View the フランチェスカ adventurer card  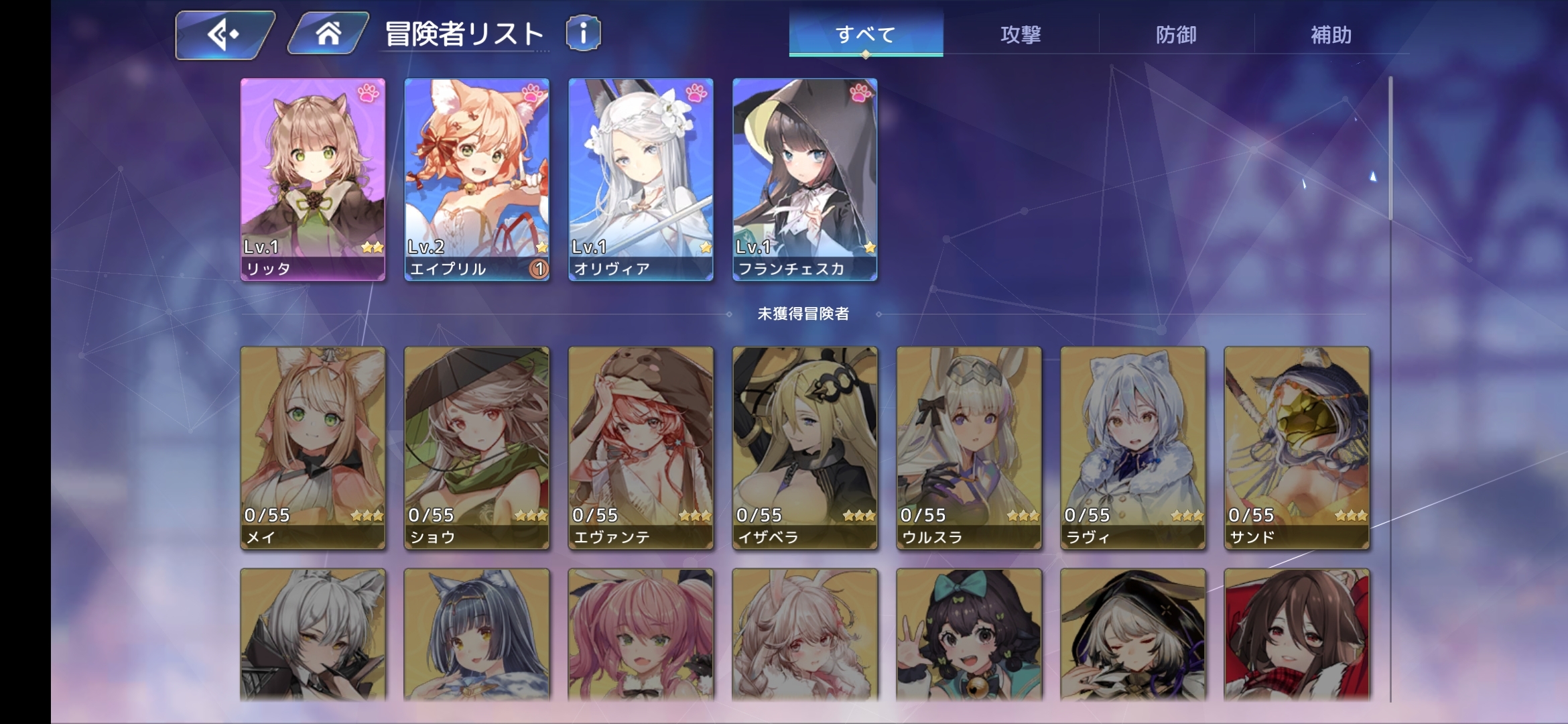pos(805,179)
